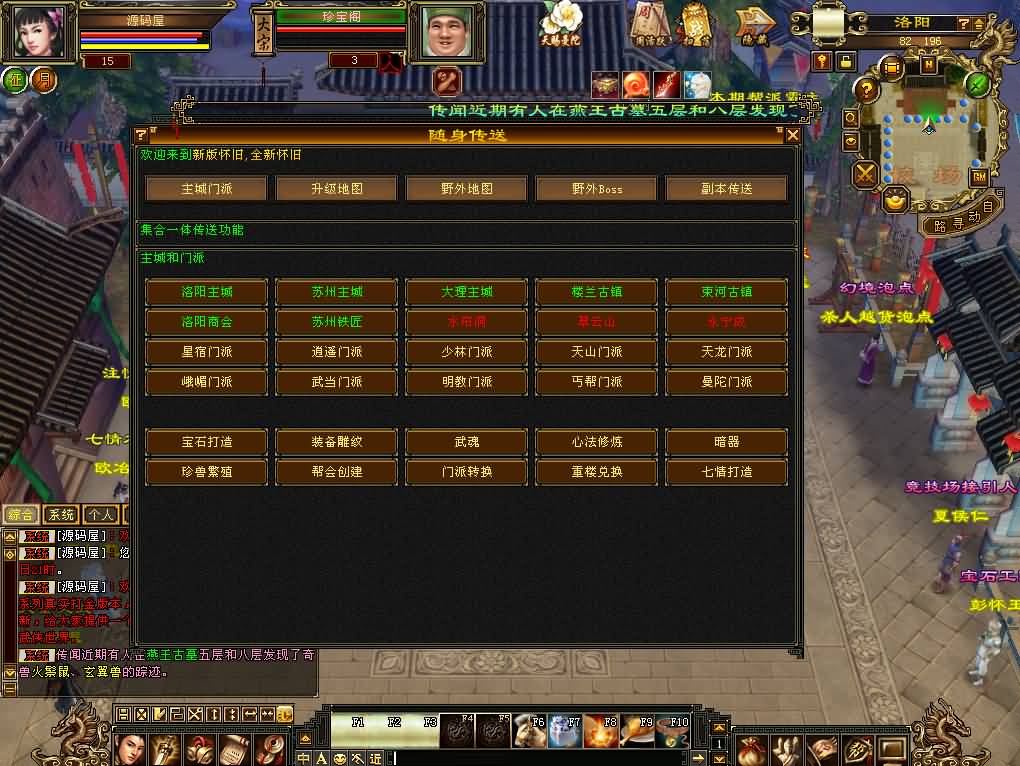Show the 野外Boss teleport list
The image size is (1020, 766).
click(596, 188)
